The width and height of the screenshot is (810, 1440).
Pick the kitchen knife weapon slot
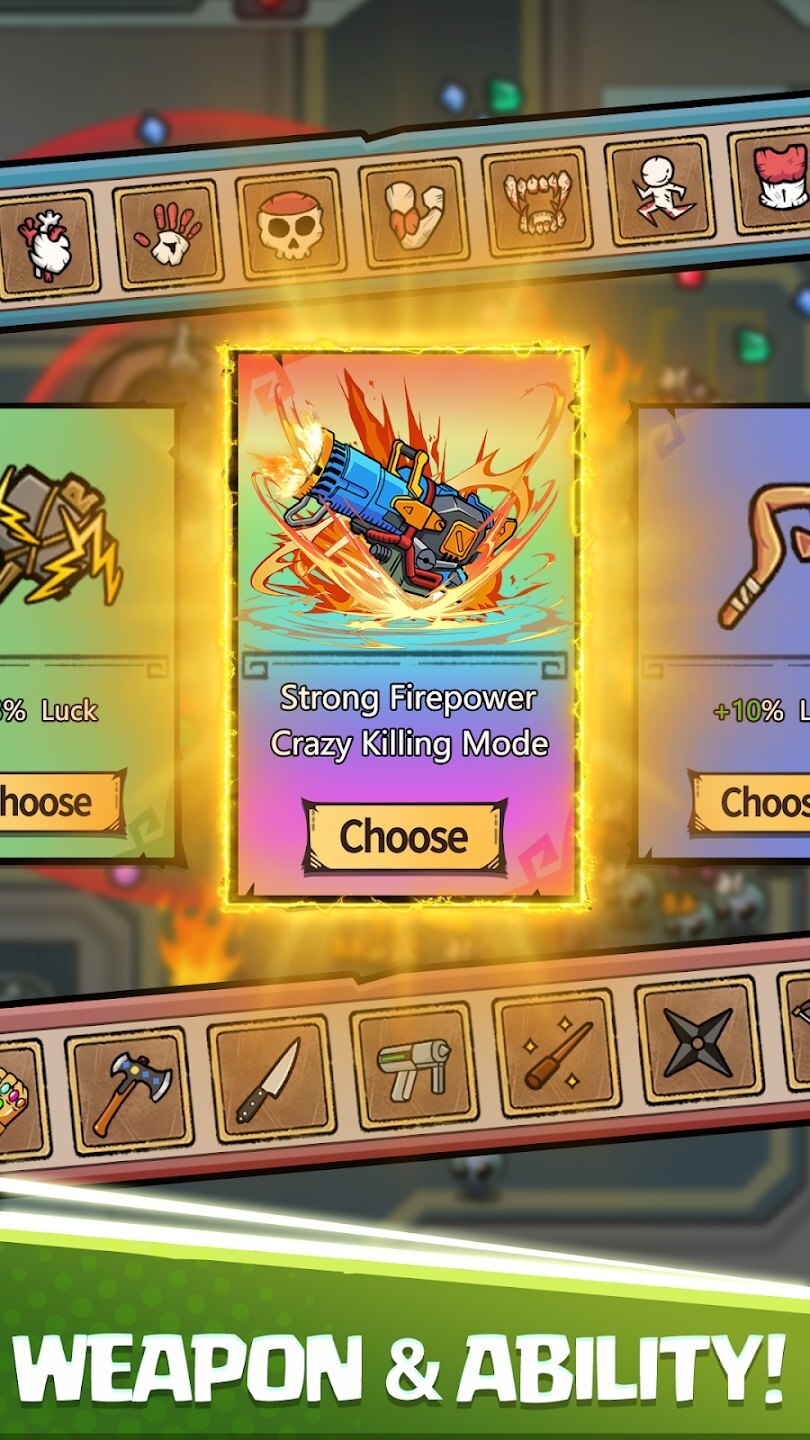click(270, 1078)
